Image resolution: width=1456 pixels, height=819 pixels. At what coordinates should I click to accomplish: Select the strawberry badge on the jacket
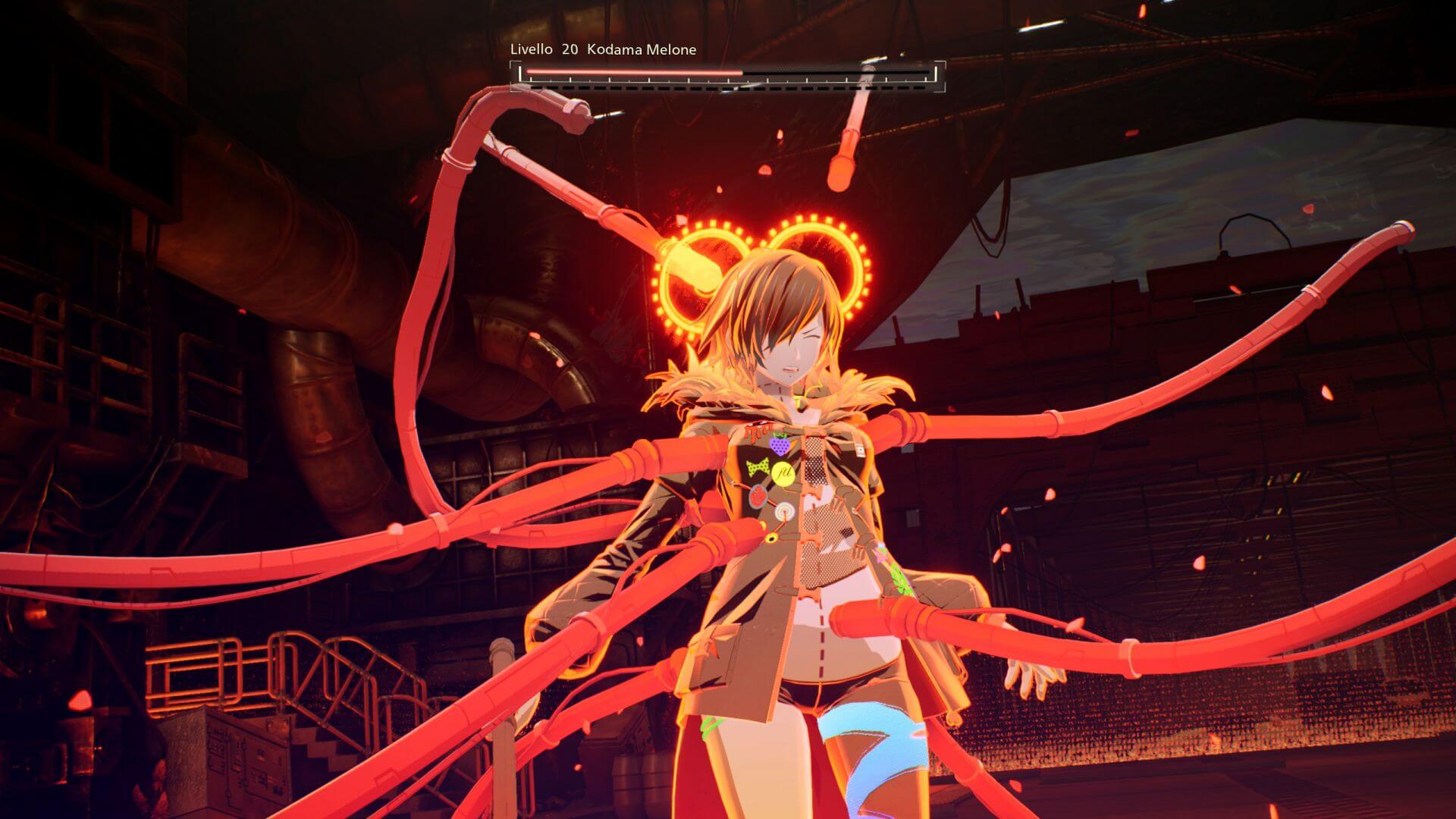758,496
